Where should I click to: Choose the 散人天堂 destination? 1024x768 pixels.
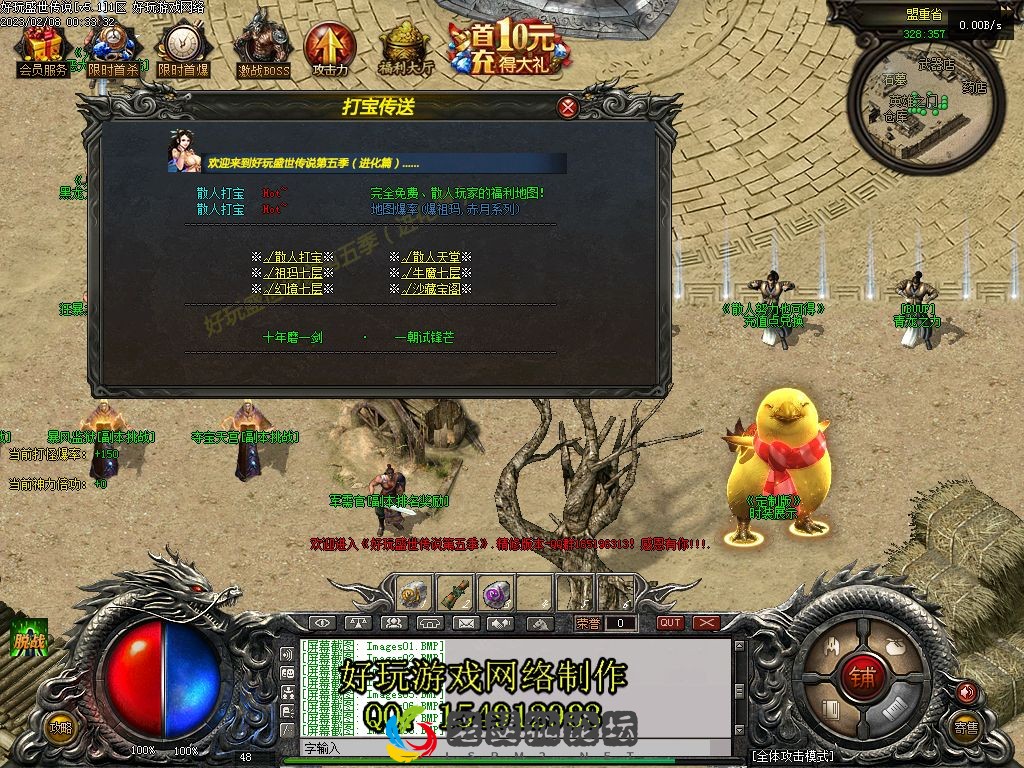(x=430, y=257)
